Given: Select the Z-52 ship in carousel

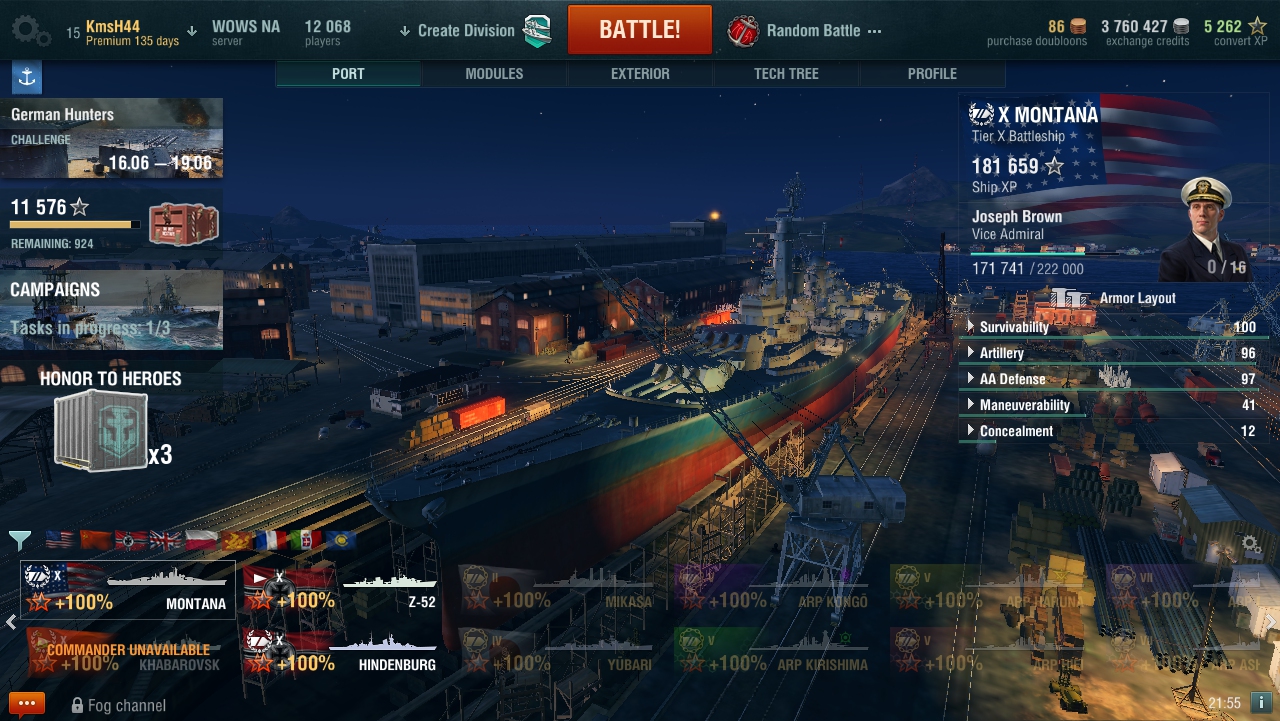Looking at the screenshot, I should (342, 589).
